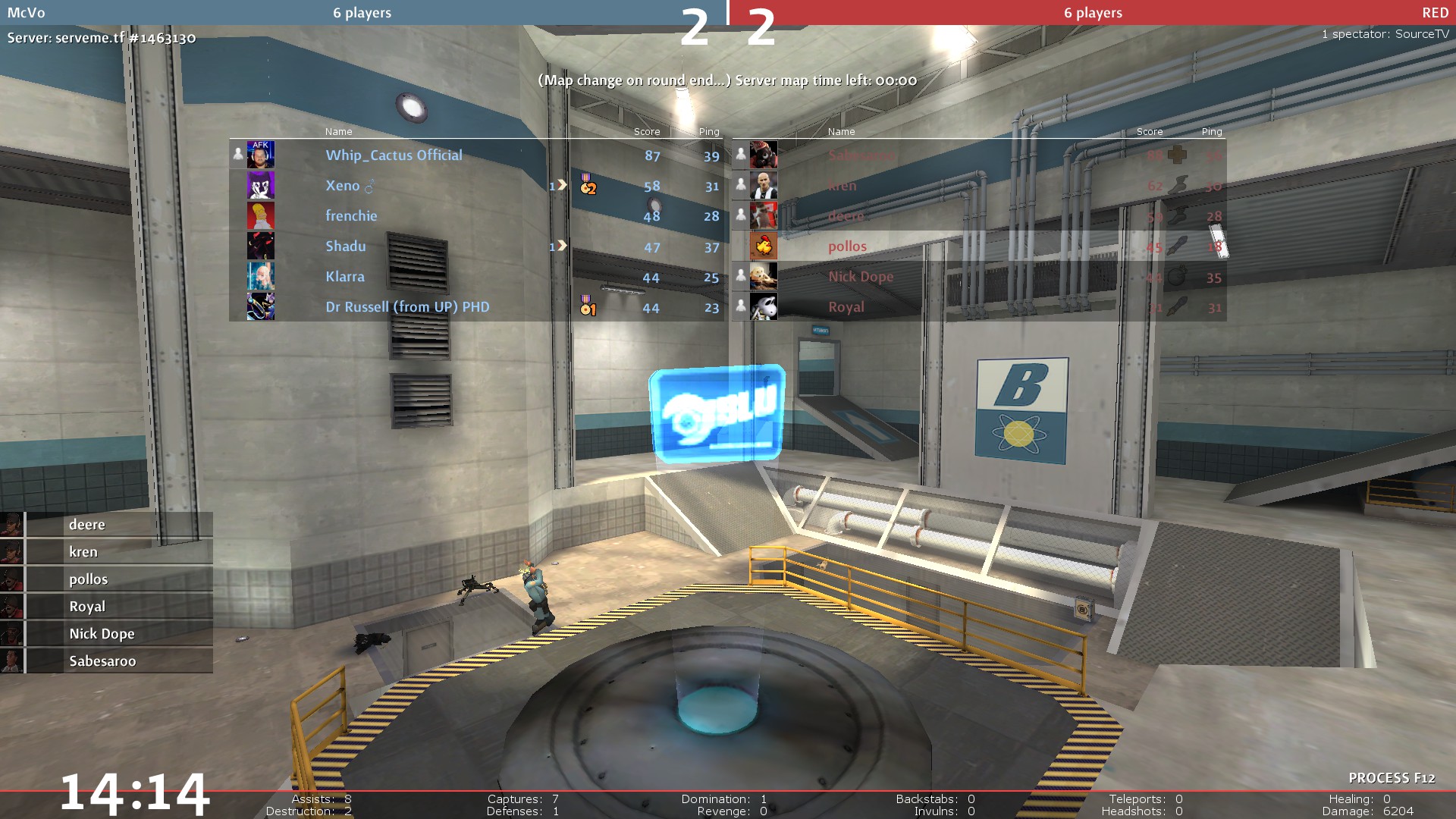Choose frenchie in the BLU team list
Viewport: 1456px width, 819px height.
[x=351, y=216]
